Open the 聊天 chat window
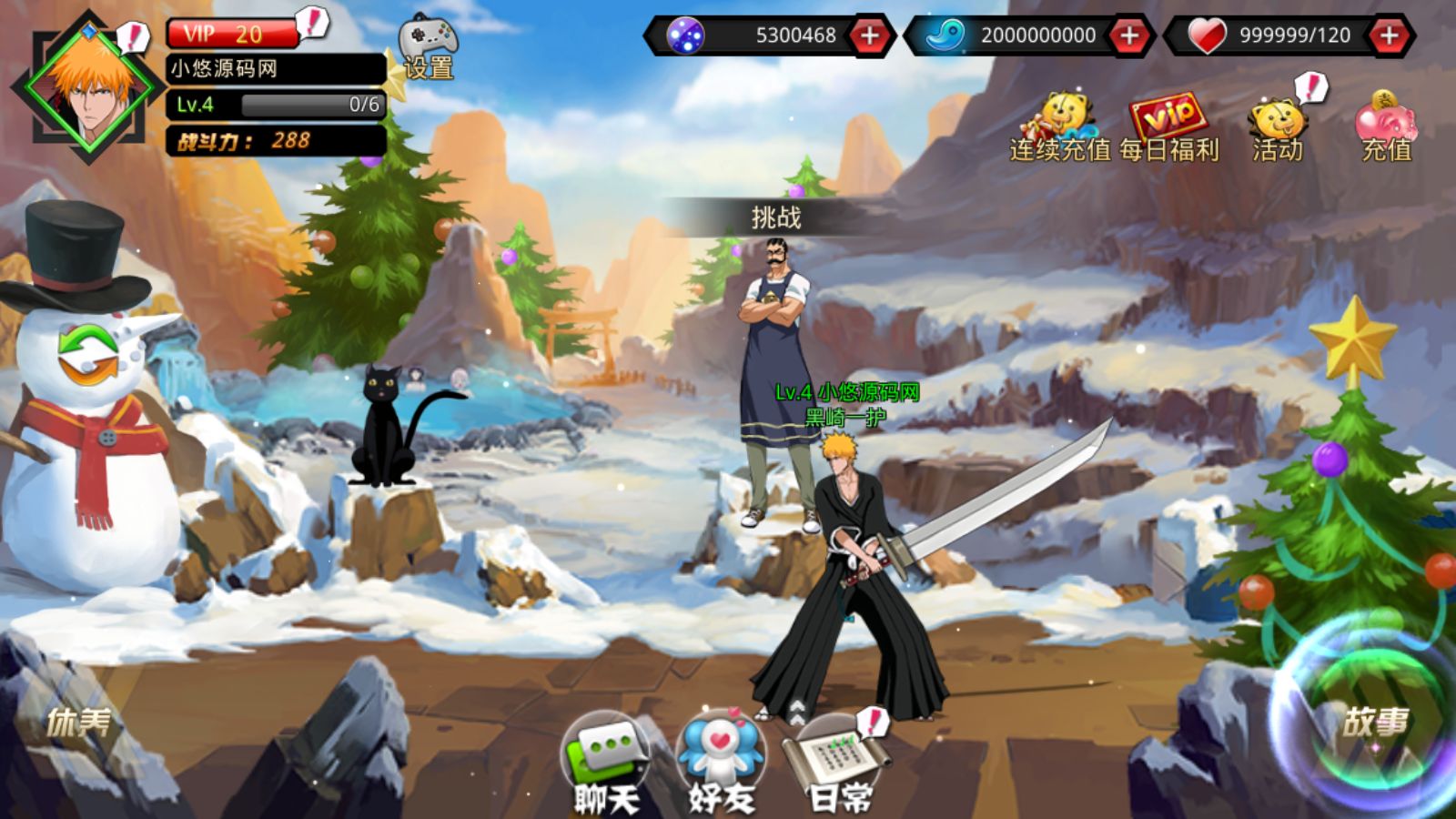 606,763
